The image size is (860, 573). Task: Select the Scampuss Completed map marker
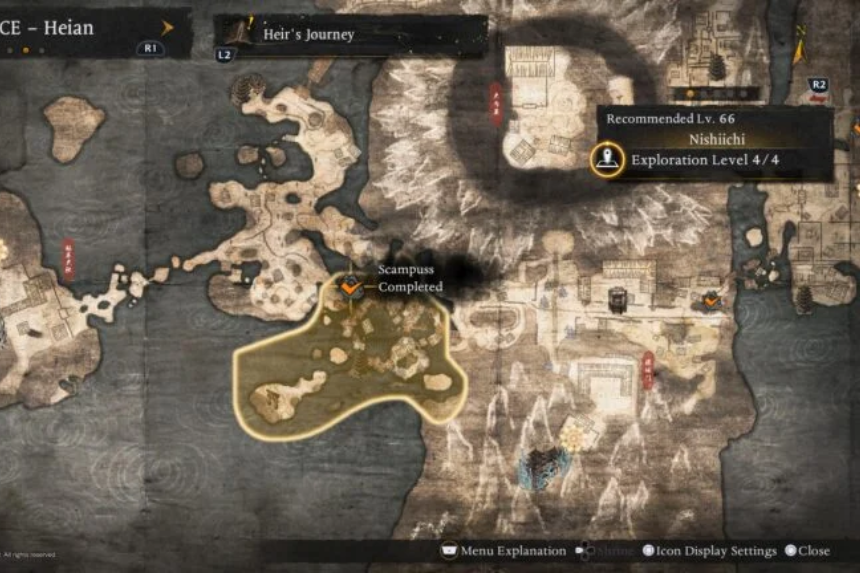pyautogui.click(x=351, y=288)
